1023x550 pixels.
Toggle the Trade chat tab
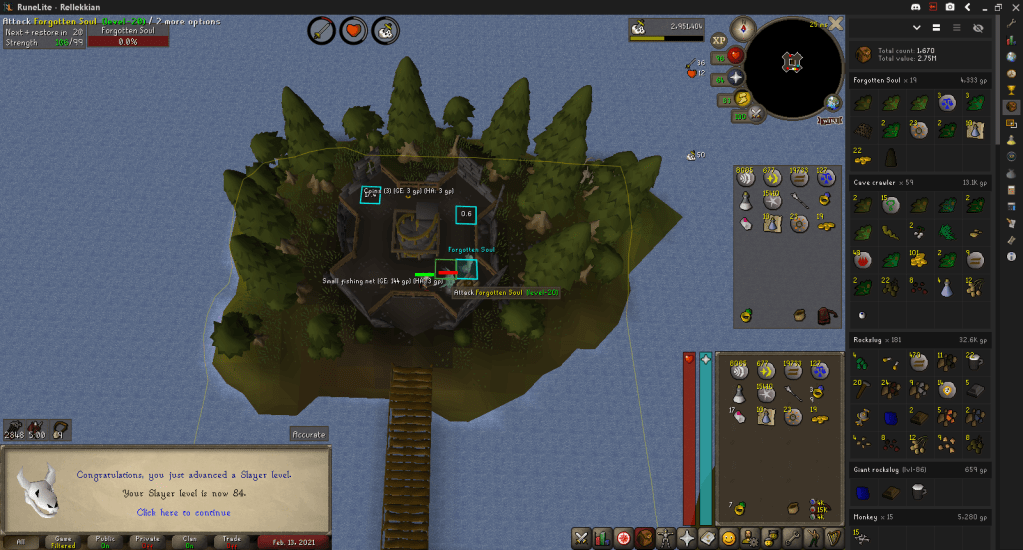coord(233,541)
